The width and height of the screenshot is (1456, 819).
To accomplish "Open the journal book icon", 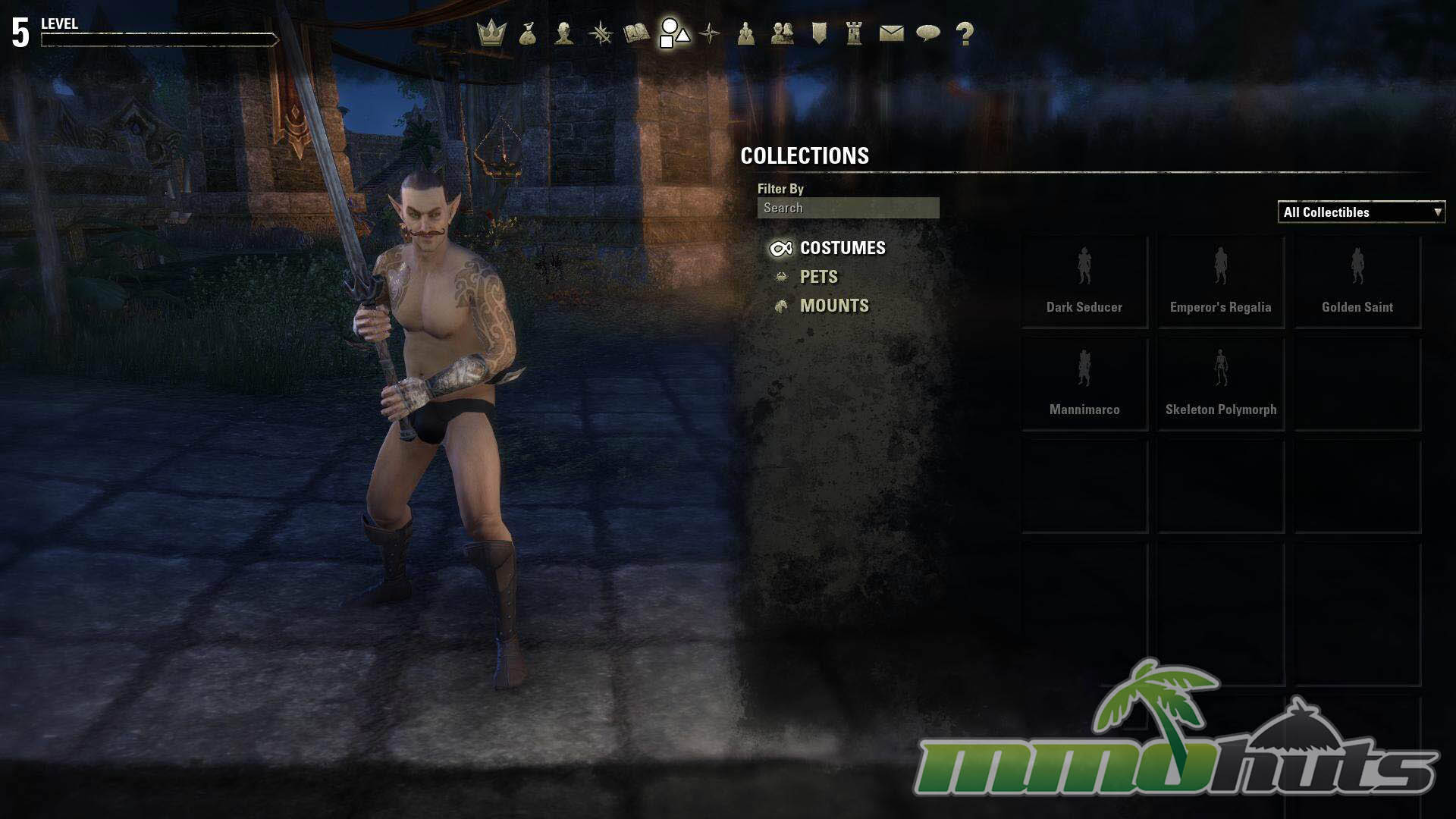I will click(x=636, y=33).
